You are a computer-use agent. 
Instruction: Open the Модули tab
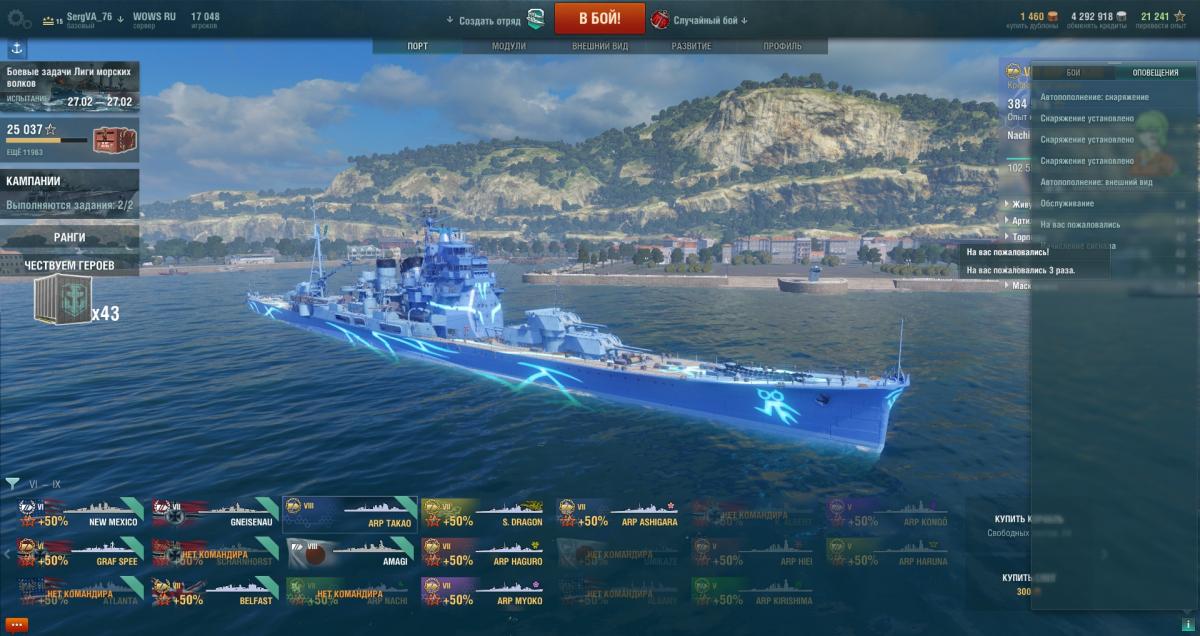[x=509, y=47]
